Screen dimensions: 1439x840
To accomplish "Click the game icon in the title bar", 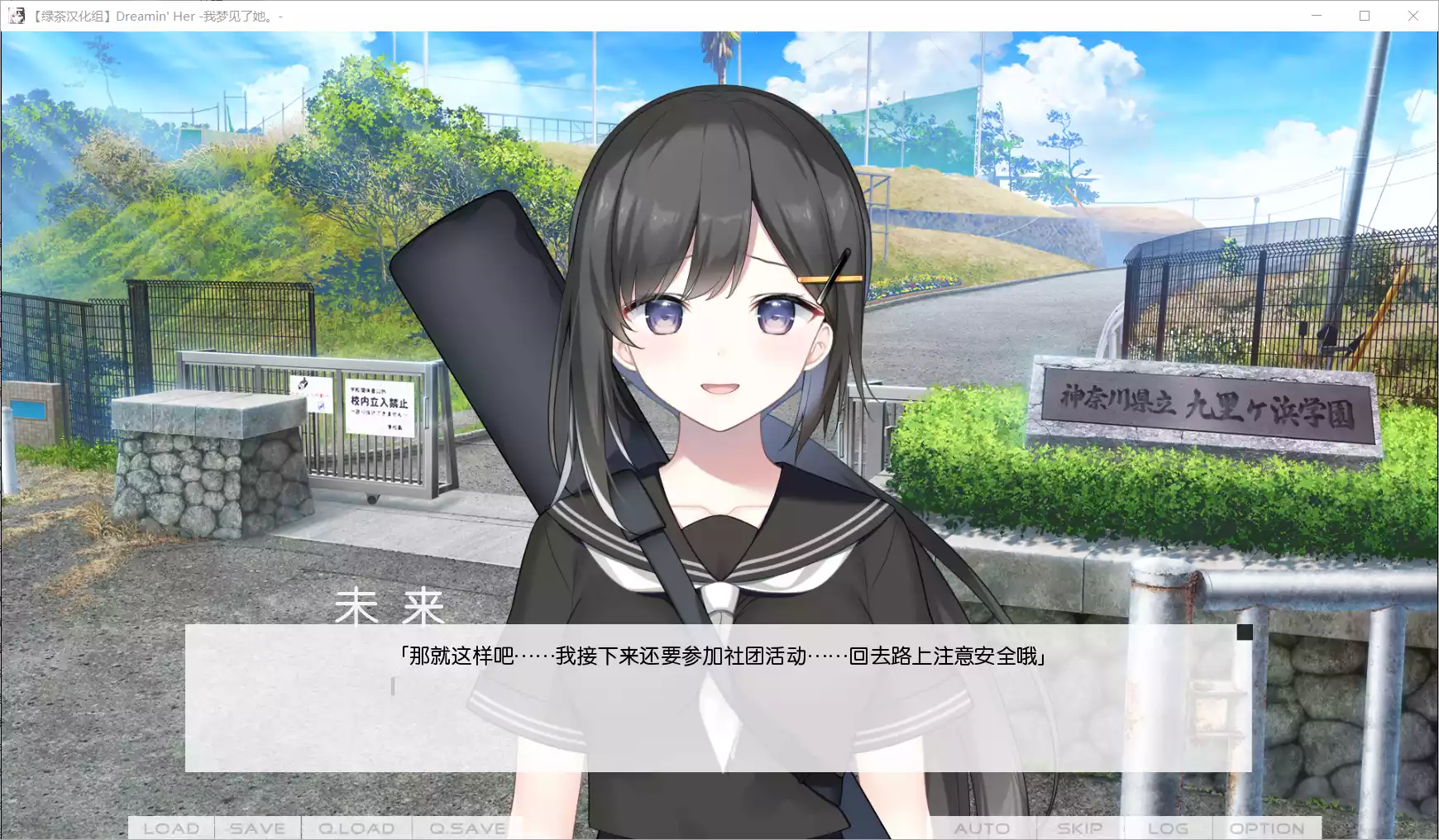I will (17, 15).
